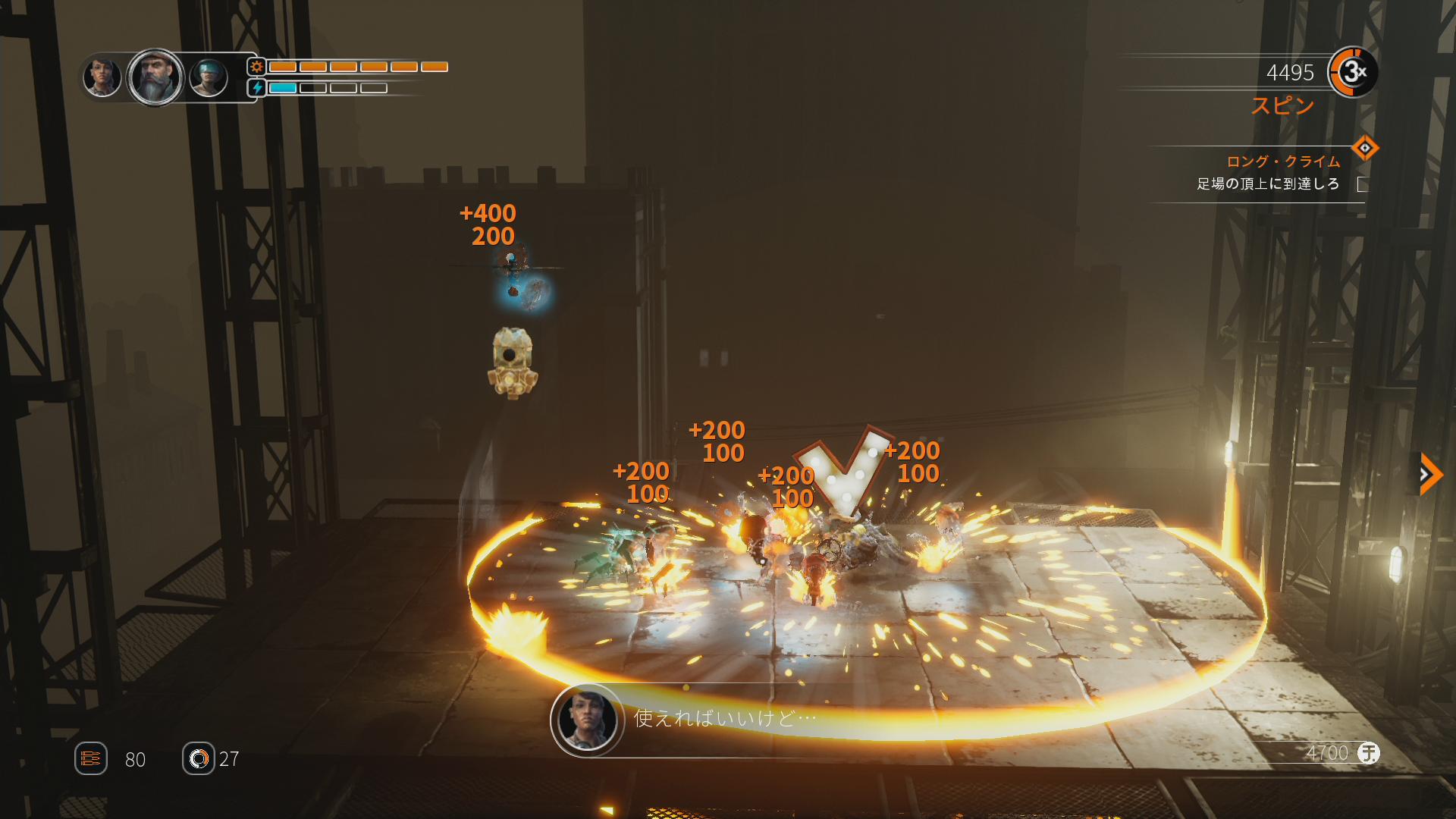1456x819 pixels.
Task: Click the orange arrow on the right edge
Action: [x=1429, y=475]
